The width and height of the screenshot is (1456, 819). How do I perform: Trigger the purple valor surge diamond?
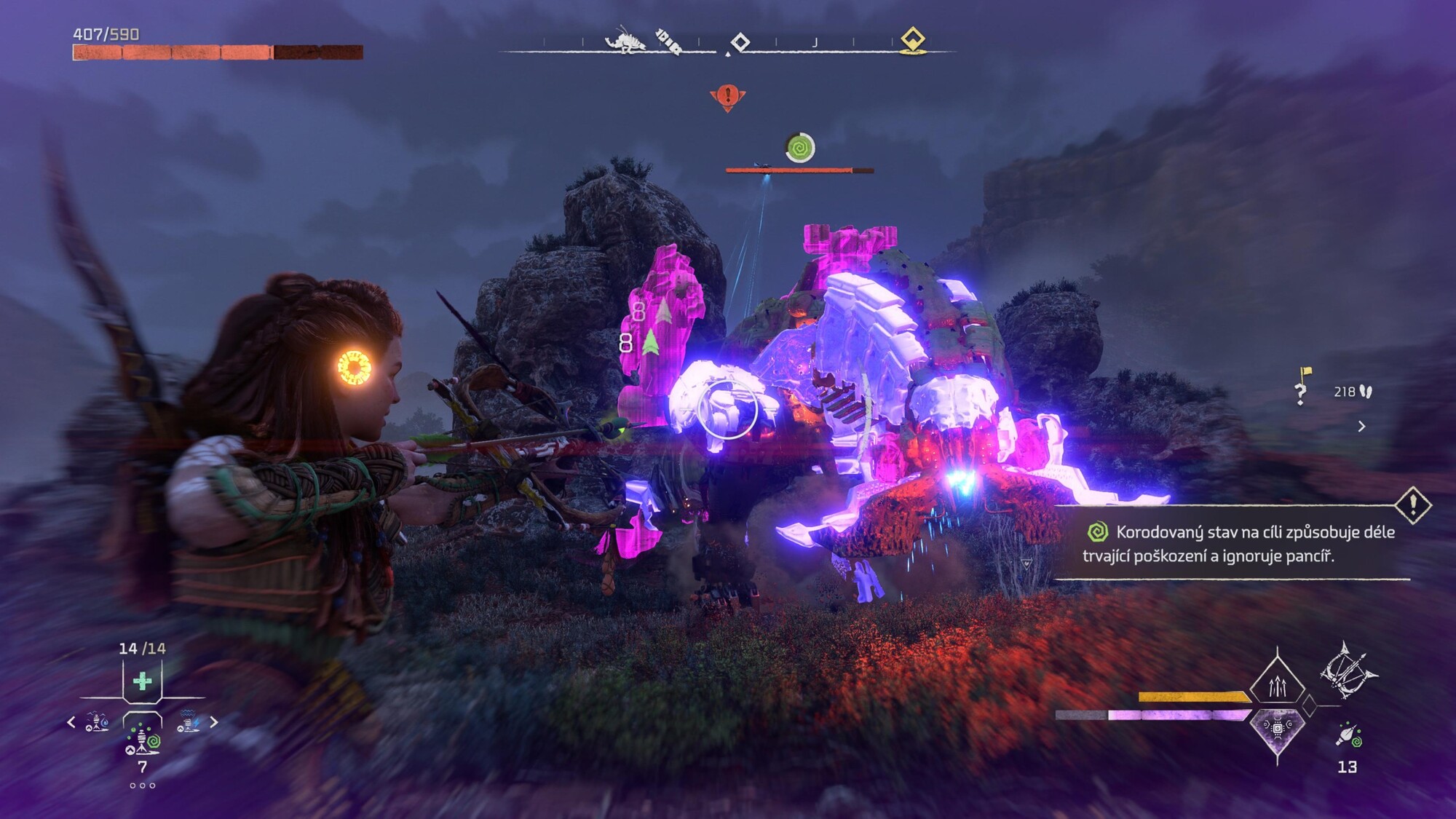click(x=1277, y=728)
